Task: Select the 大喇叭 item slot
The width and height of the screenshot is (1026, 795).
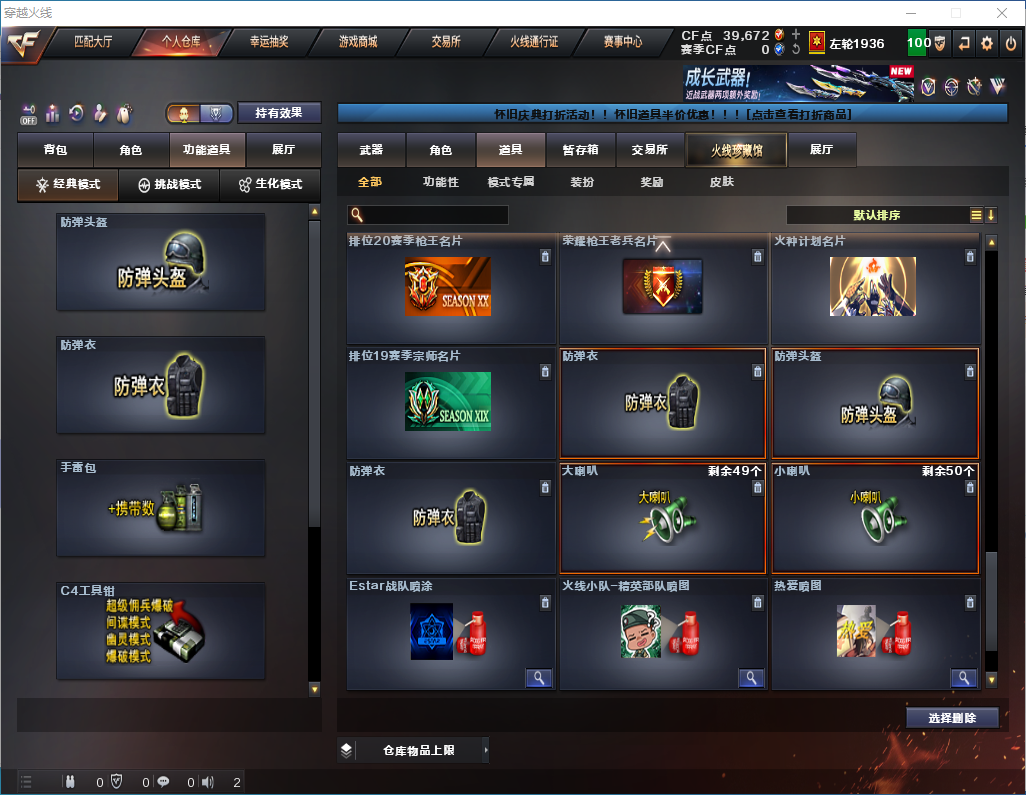Action: click(x=663, y=518)
